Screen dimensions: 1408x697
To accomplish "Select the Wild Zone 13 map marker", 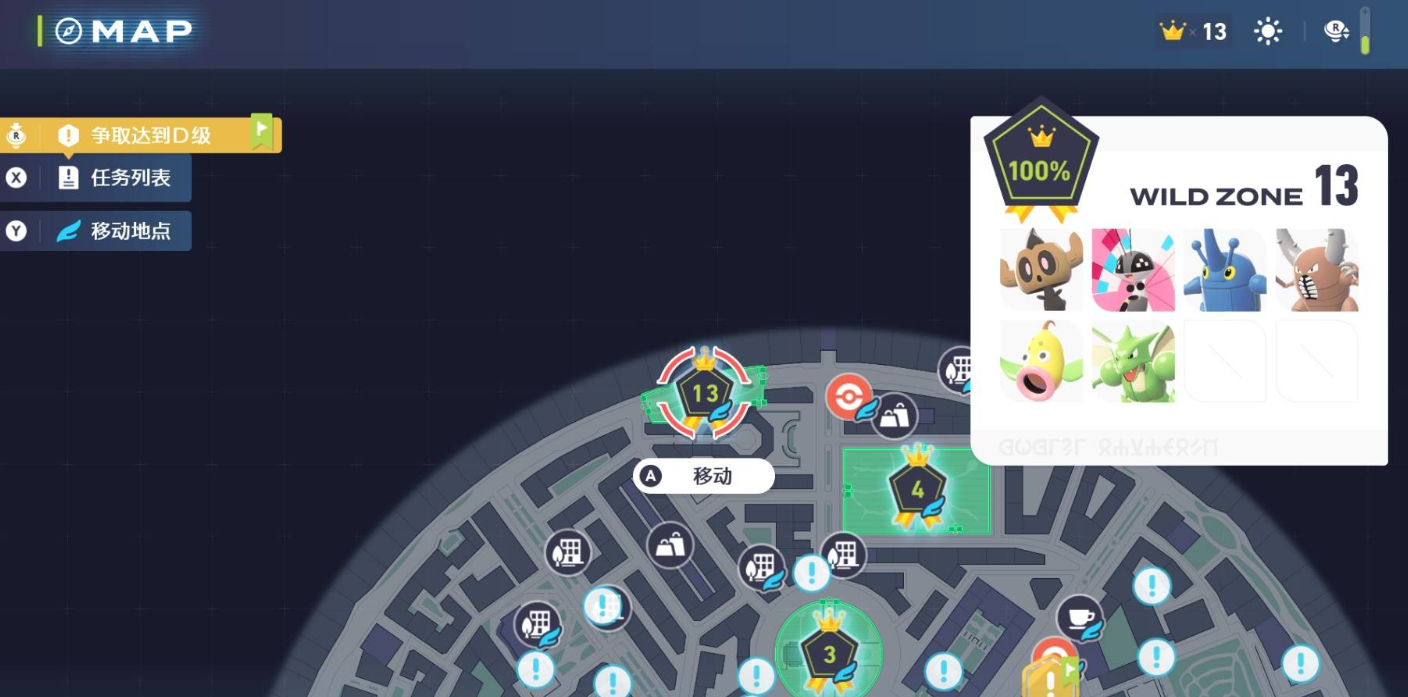I will tap(704, 393).
